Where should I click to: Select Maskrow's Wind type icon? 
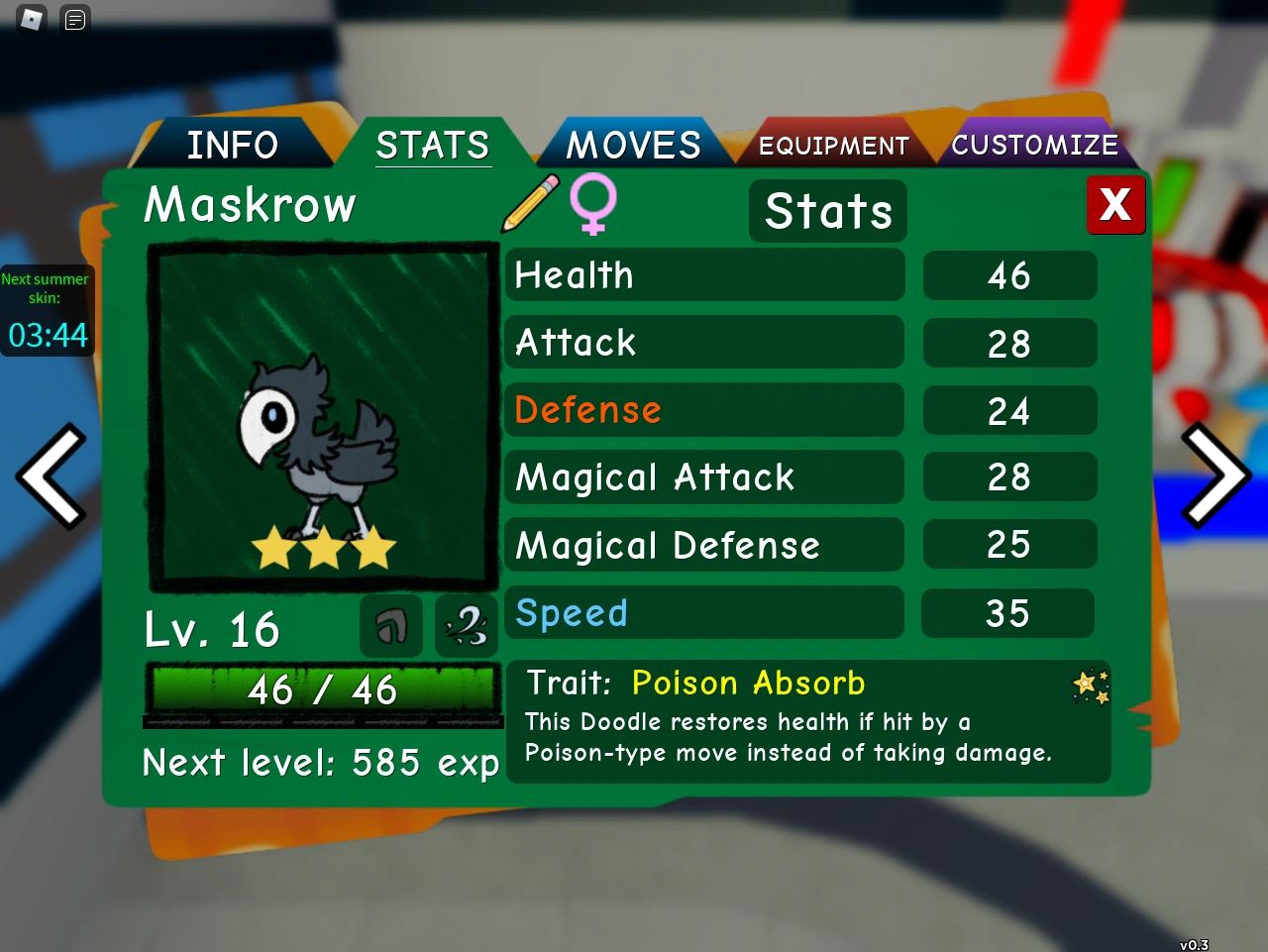[x=466, y=626]
